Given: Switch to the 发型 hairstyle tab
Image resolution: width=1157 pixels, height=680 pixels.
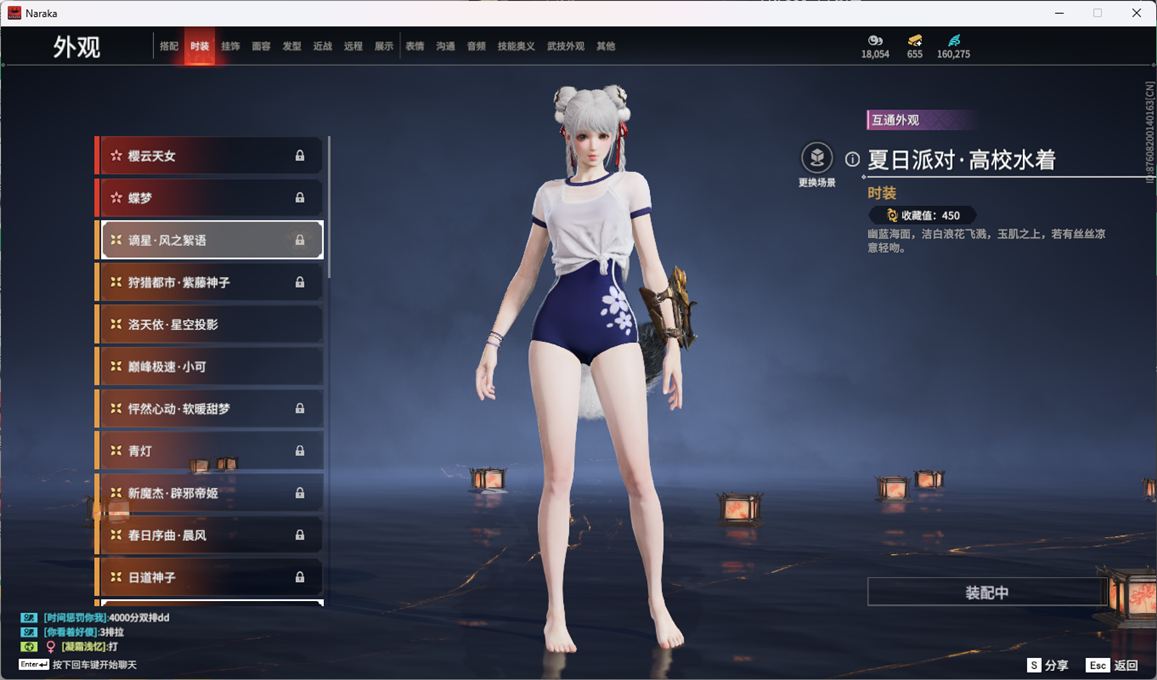Looking at the screenshot, I should (x=292, y=46).
